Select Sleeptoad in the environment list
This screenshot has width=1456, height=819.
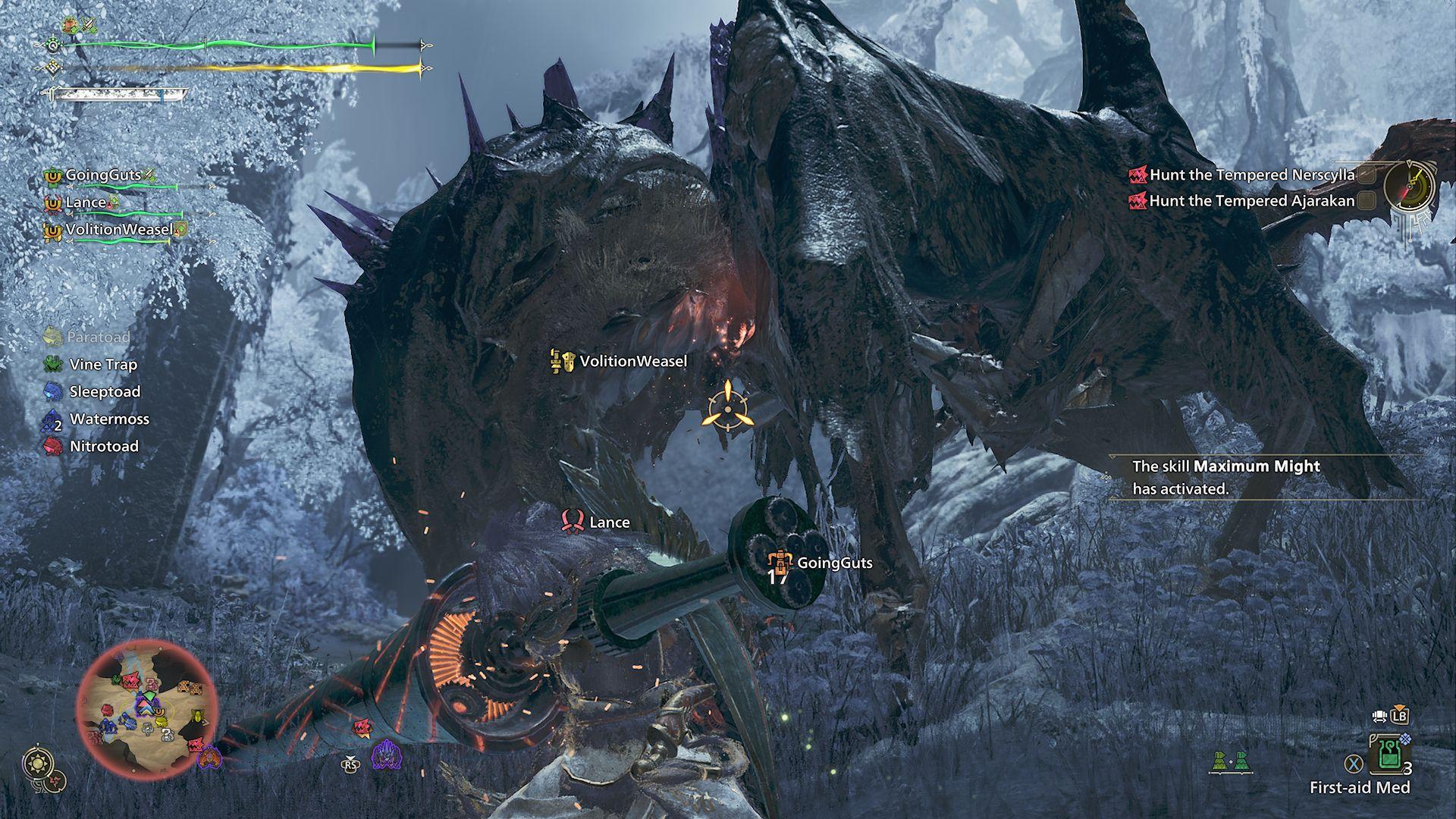tap(105, 392)
